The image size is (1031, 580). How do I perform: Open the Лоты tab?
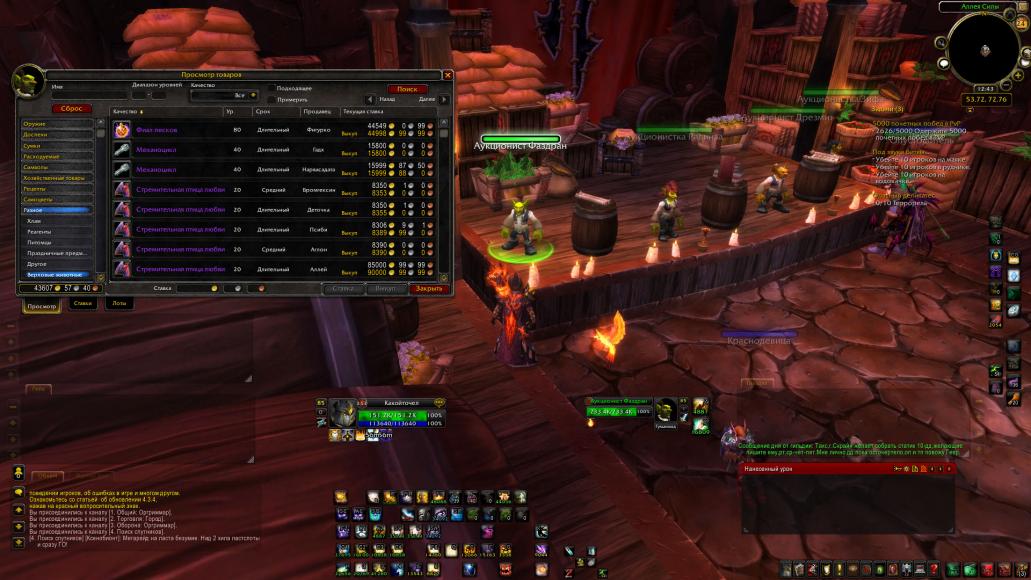click(x=119, y=304)
